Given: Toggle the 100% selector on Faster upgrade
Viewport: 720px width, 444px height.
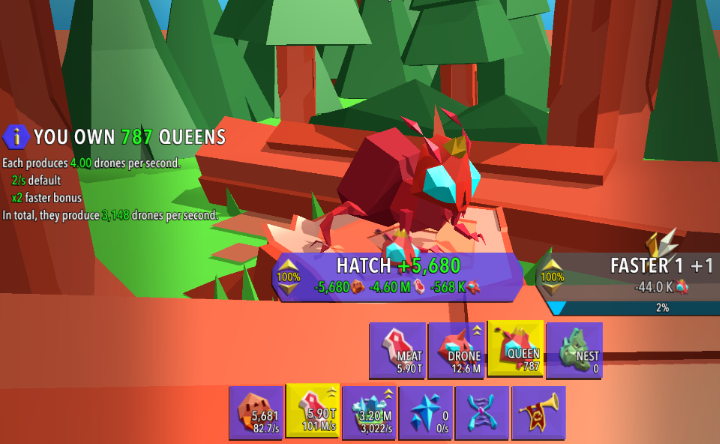Looking at the screenshot, I should (x=551, y=276).
